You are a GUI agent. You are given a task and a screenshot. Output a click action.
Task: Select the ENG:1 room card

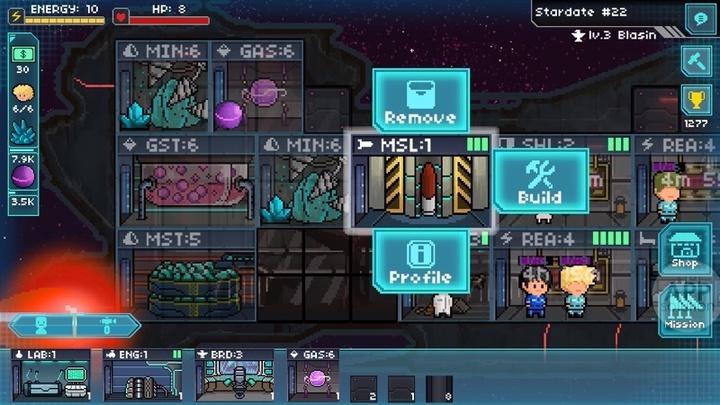(x=143, y=375)
